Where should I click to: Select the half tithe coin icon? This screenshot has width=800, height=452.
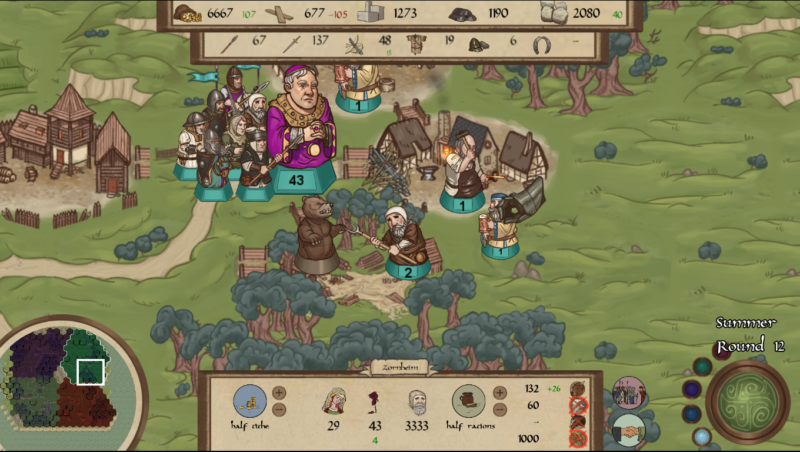(250, 400)
